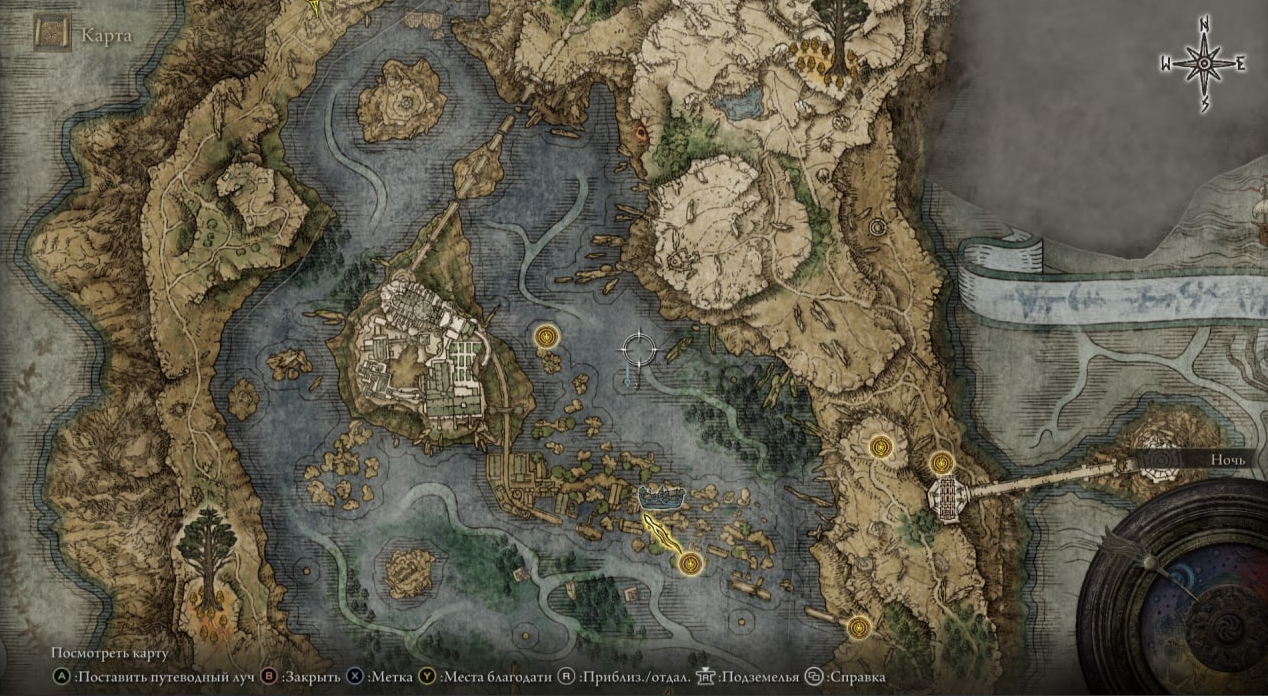Viewport: 1268px width, 696px height.
Task: Select the grace marker at the map's bottom edge
Action: pyautogui.click(x=858, y=627)
